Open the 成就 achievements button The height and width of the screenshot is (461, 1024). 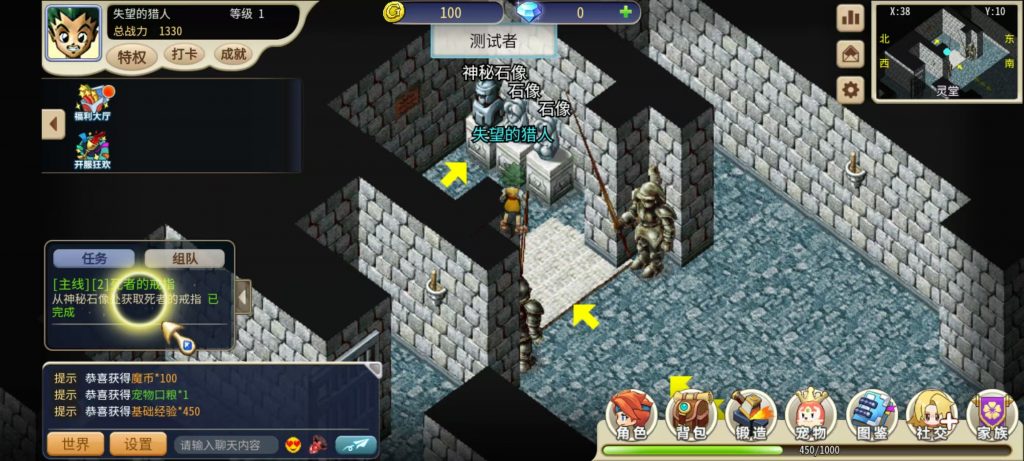[233, 54]
